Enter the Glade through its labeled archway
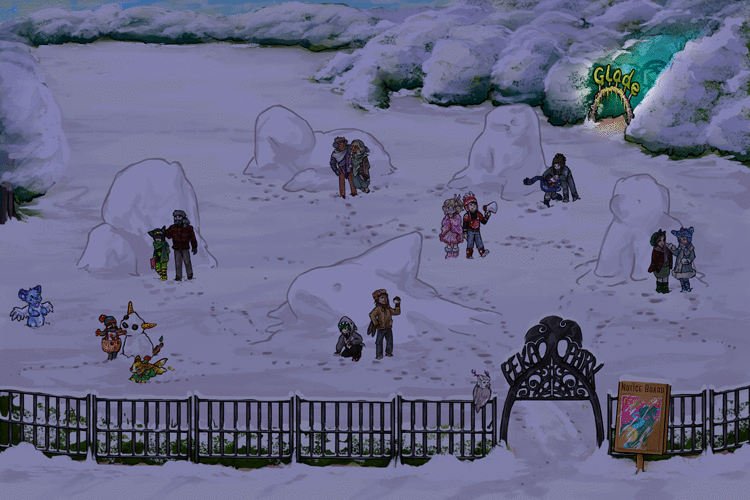Screen dimensions: 750x500 [614, 96]
